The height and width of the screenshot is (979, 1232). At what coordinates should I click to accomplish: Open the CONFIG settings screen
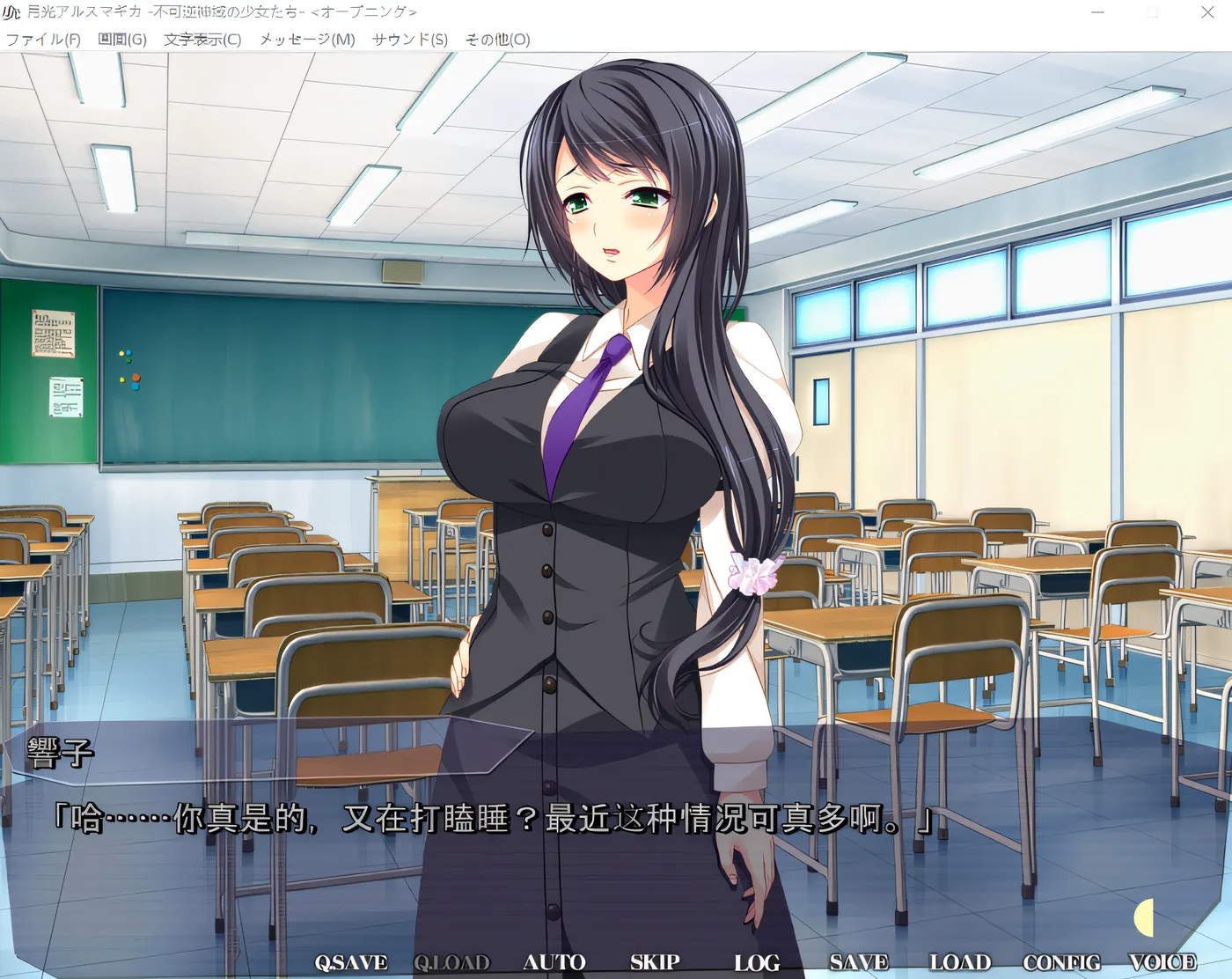[1060, 962]
